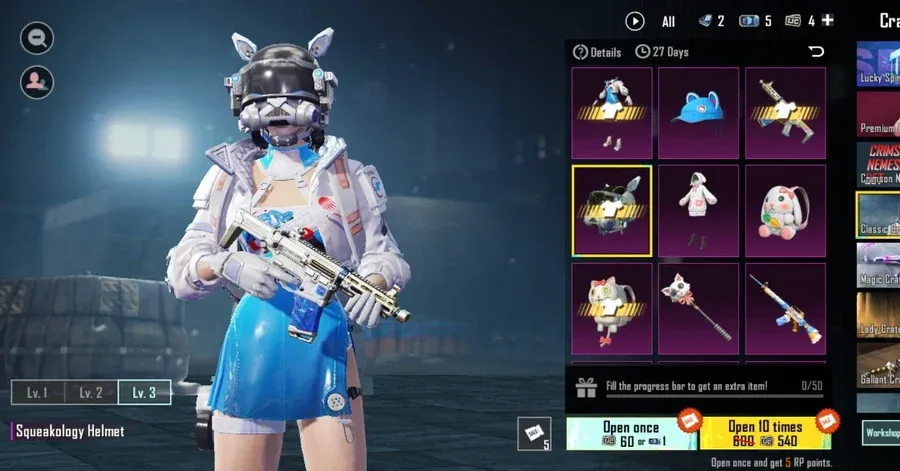Image resolution: width=900 pixels, height=471 pixels.
Task: Choose the Lv. 3 helmet preview tab
Action: (144, 393)
